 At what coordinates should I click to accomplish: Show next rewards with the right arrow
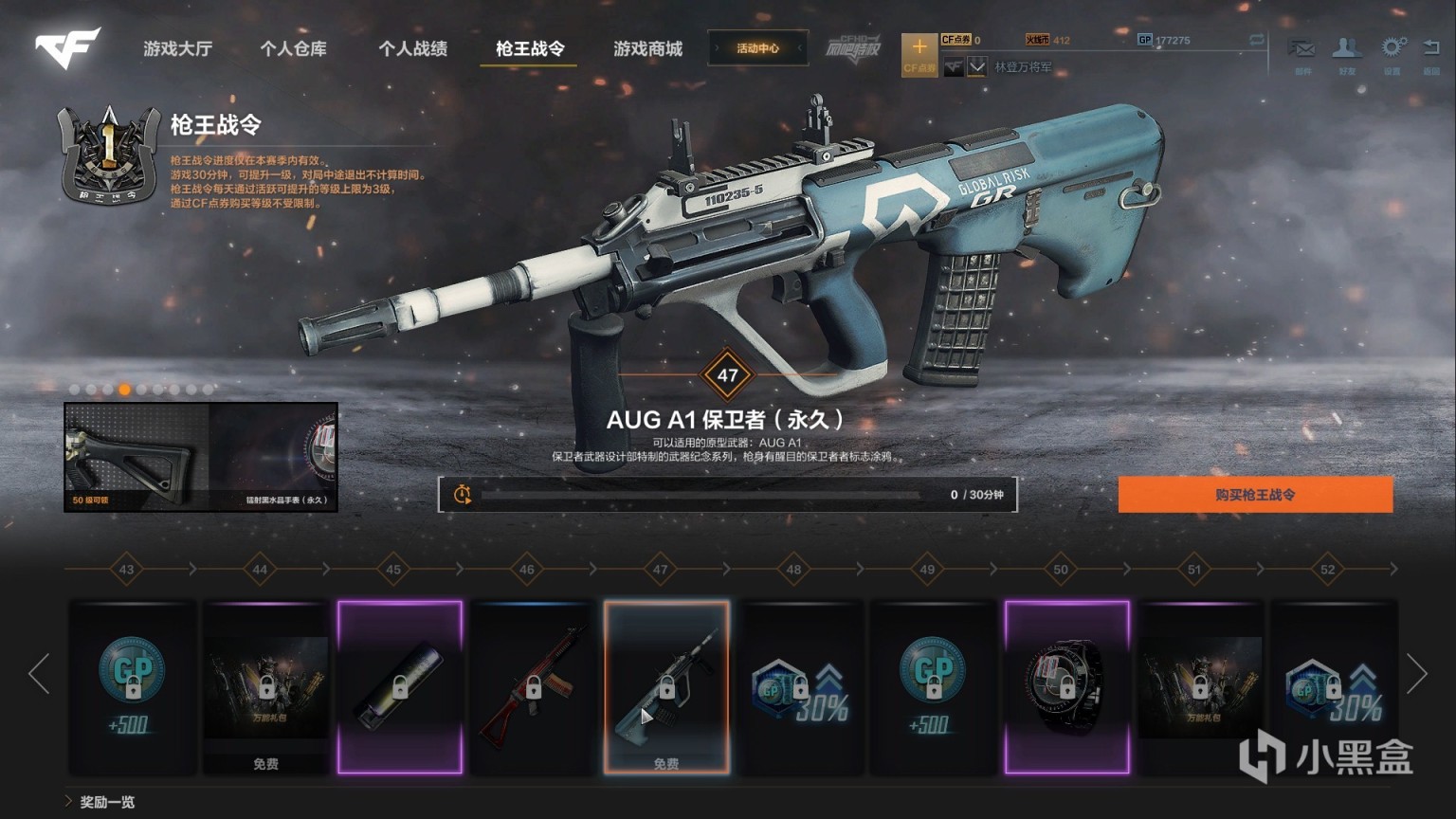coord(1417,673)
